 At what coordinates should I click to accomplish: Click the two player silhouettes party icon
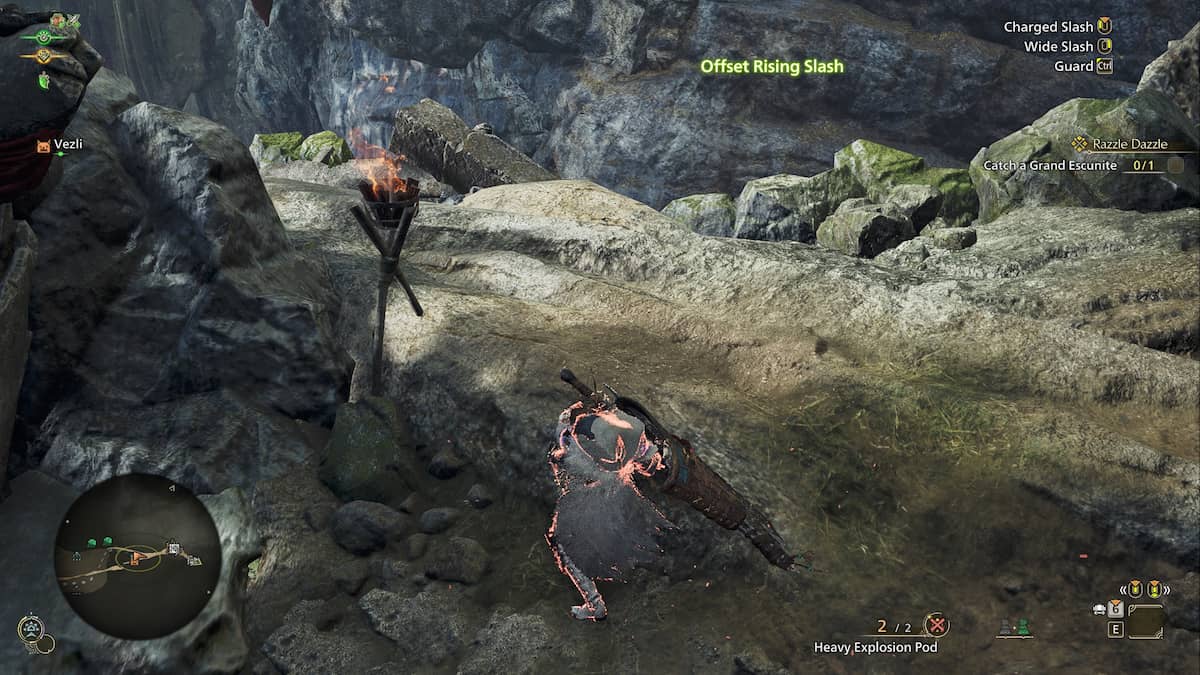[x=1014, y=628]
